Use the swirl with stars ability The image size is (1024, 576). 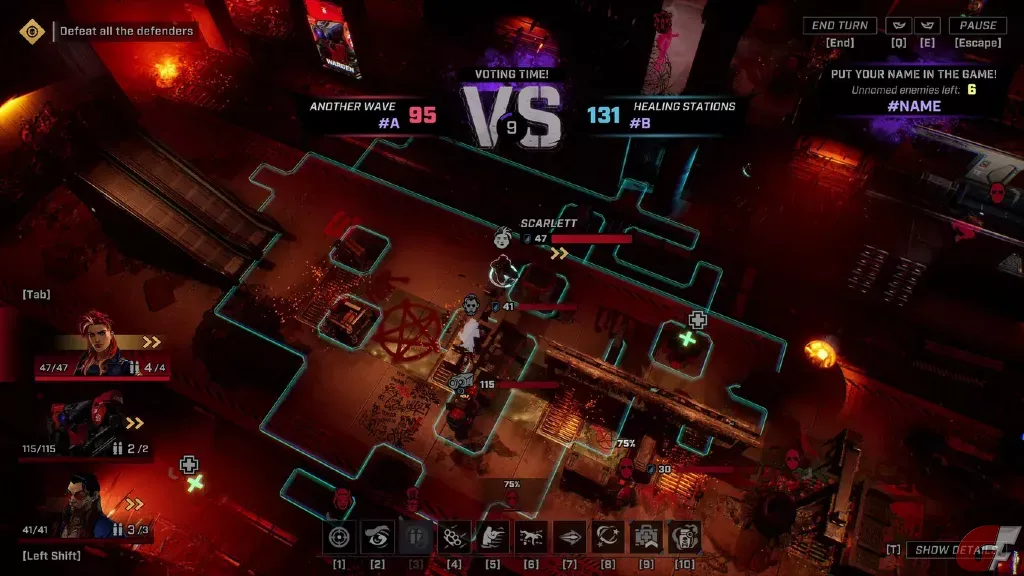[608, 538]
